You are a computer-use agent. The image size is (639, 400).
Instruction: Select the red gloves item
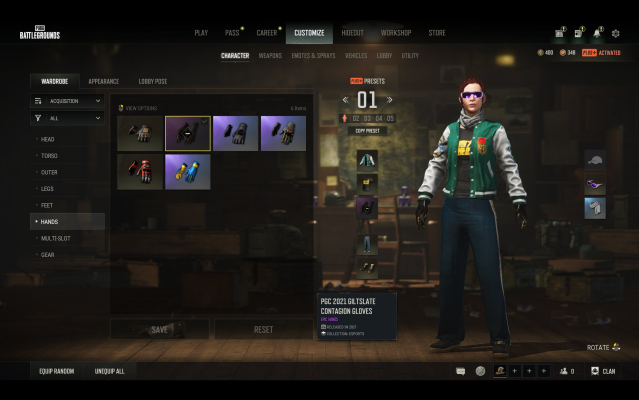(x=139, y=172)
